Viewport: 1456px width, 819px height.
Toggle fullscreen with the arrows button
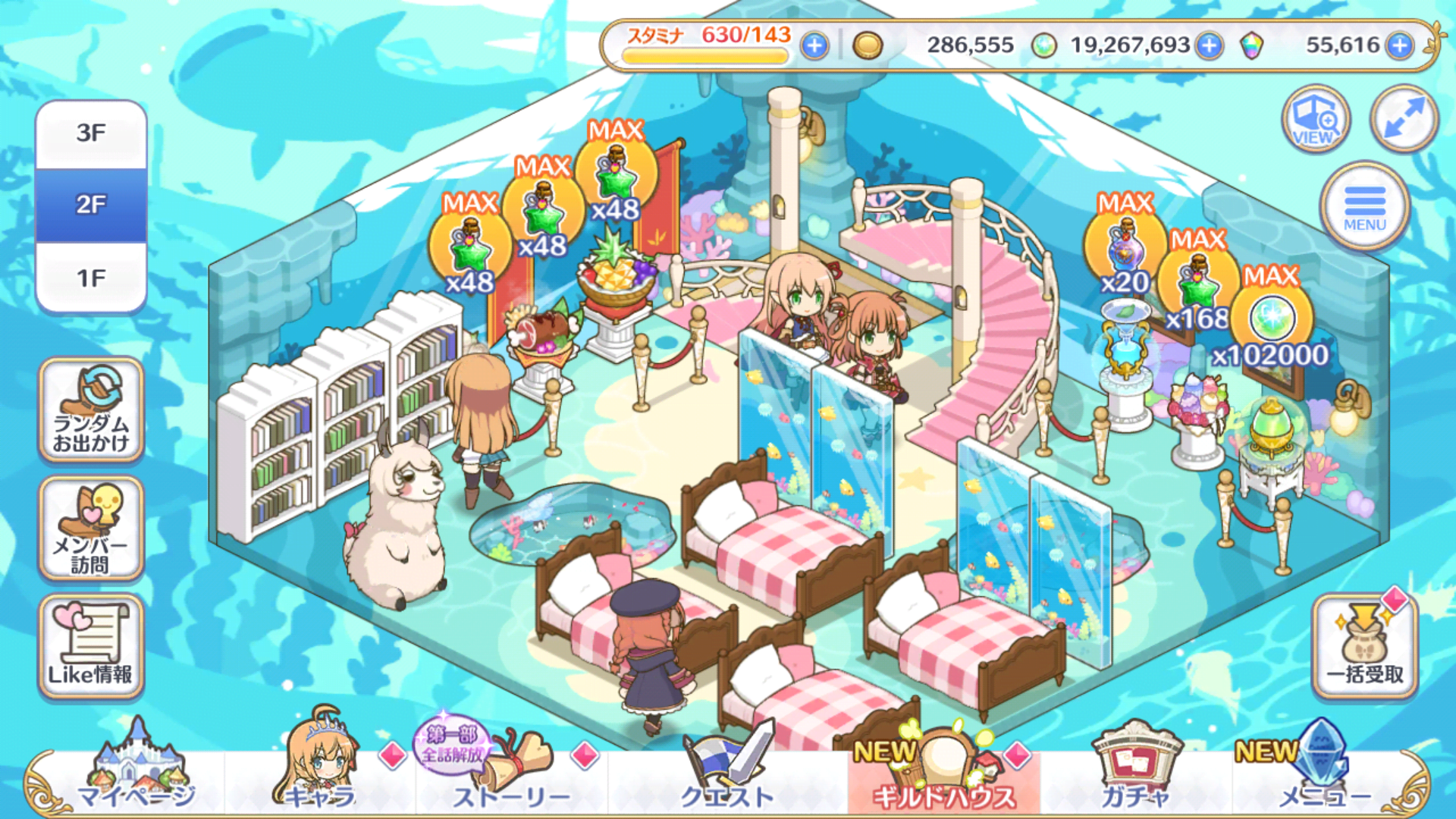point(1404,119)
